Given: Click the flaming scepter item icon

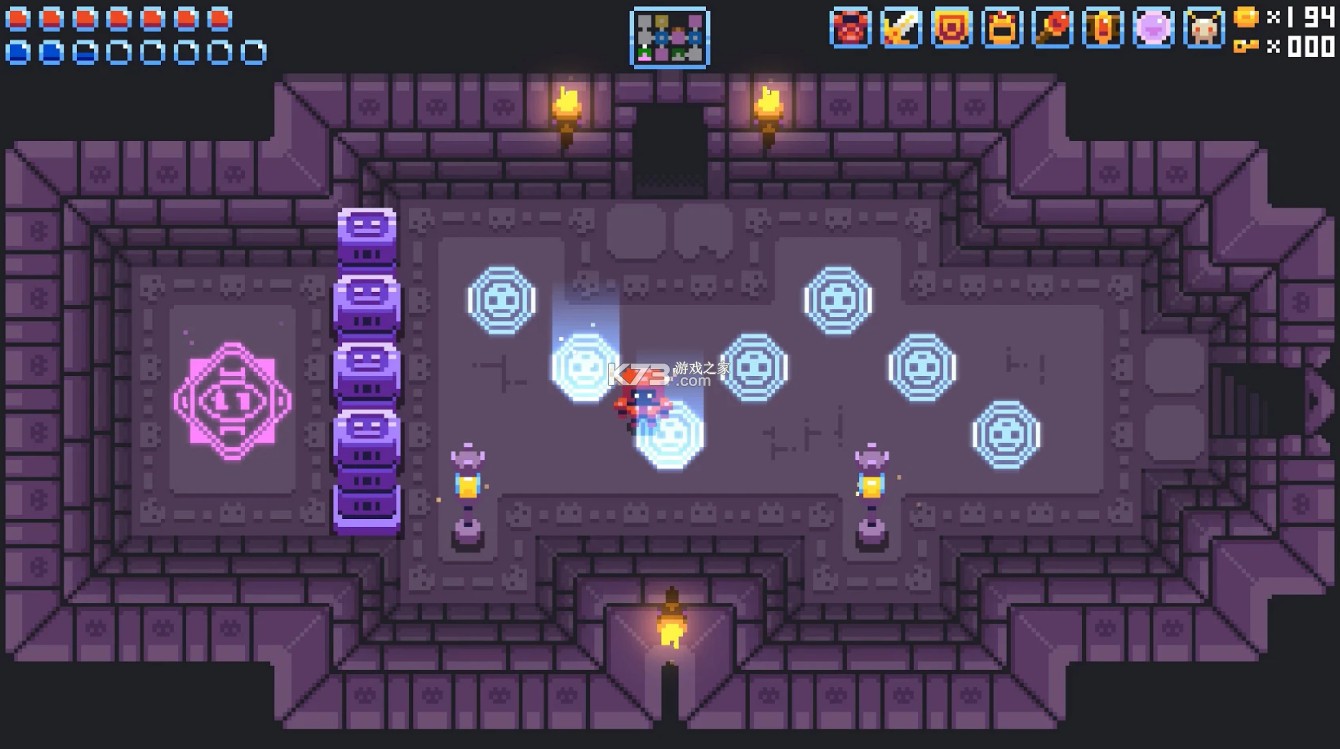Looking at the screenshot, I should (1053, 29).
